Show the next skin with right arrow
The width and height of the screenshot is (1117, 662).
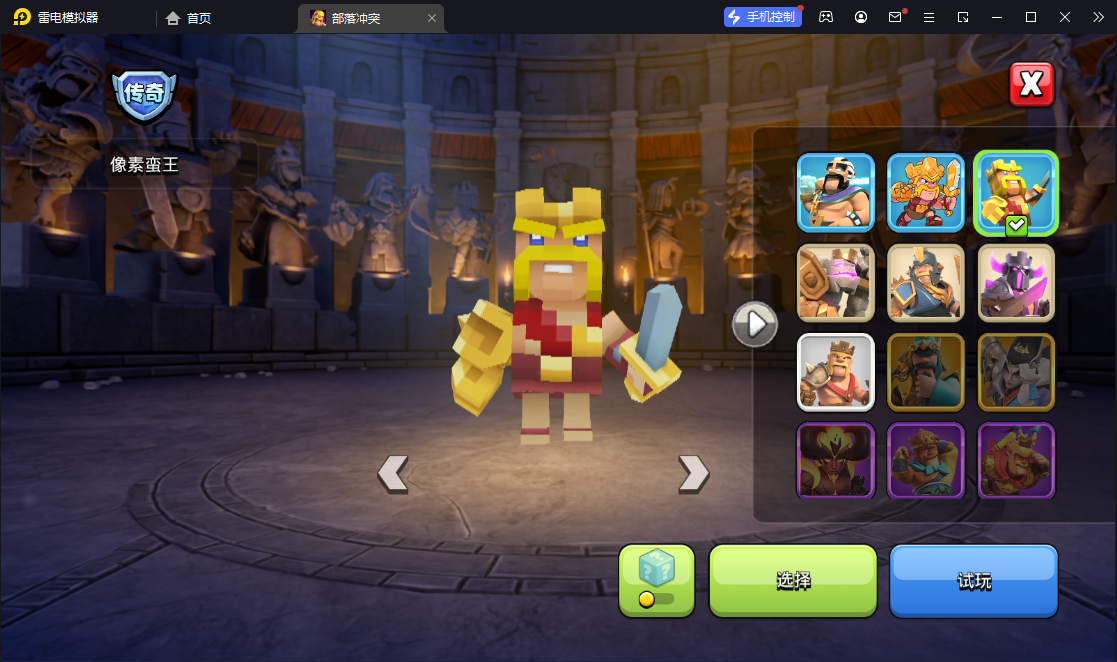point(693,473)
